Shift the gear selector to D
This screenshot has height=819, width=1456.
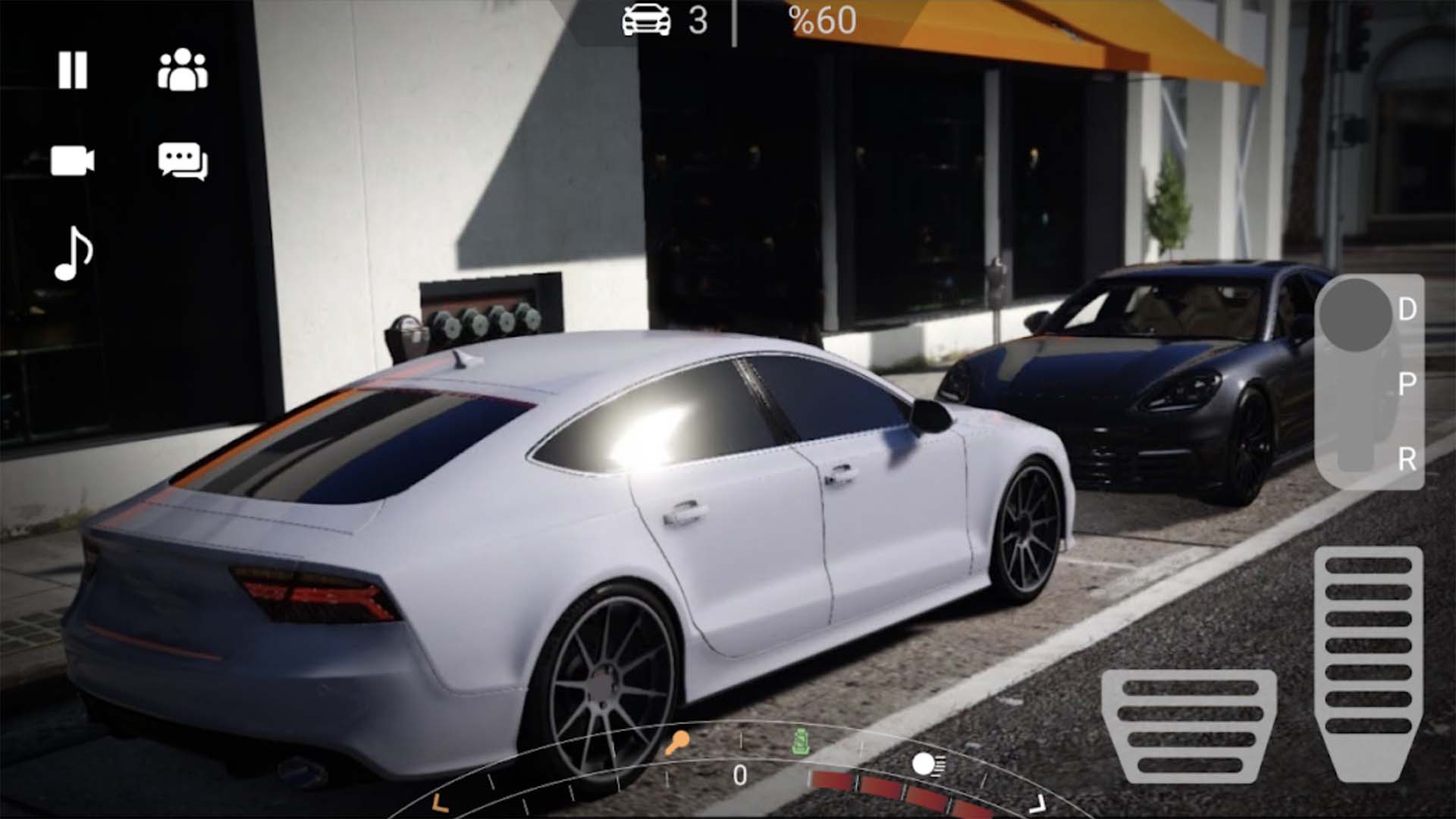(1406, 309)
